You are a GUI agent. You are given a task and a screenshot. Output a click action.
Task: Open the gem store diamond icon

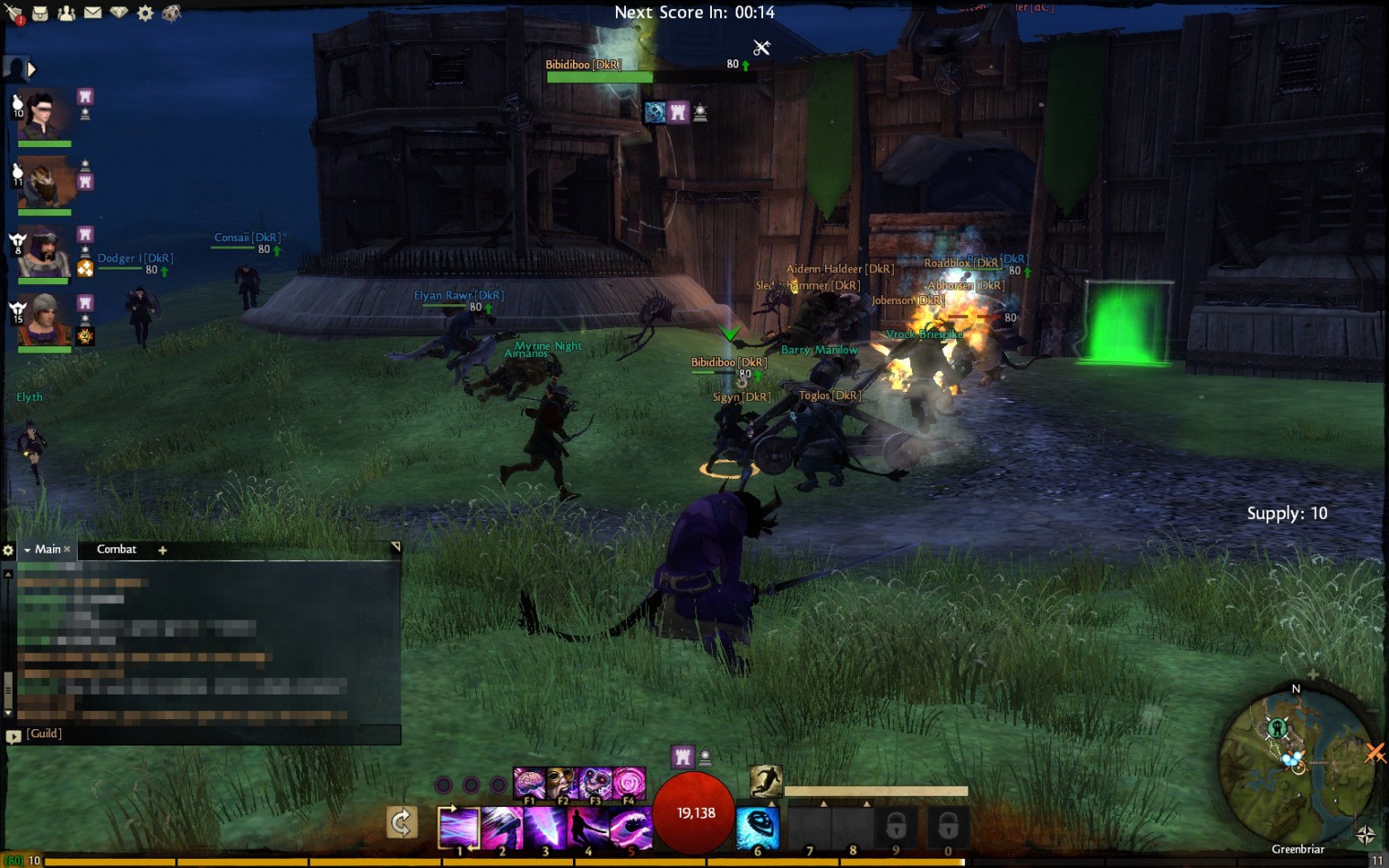[x=119, y=13]
